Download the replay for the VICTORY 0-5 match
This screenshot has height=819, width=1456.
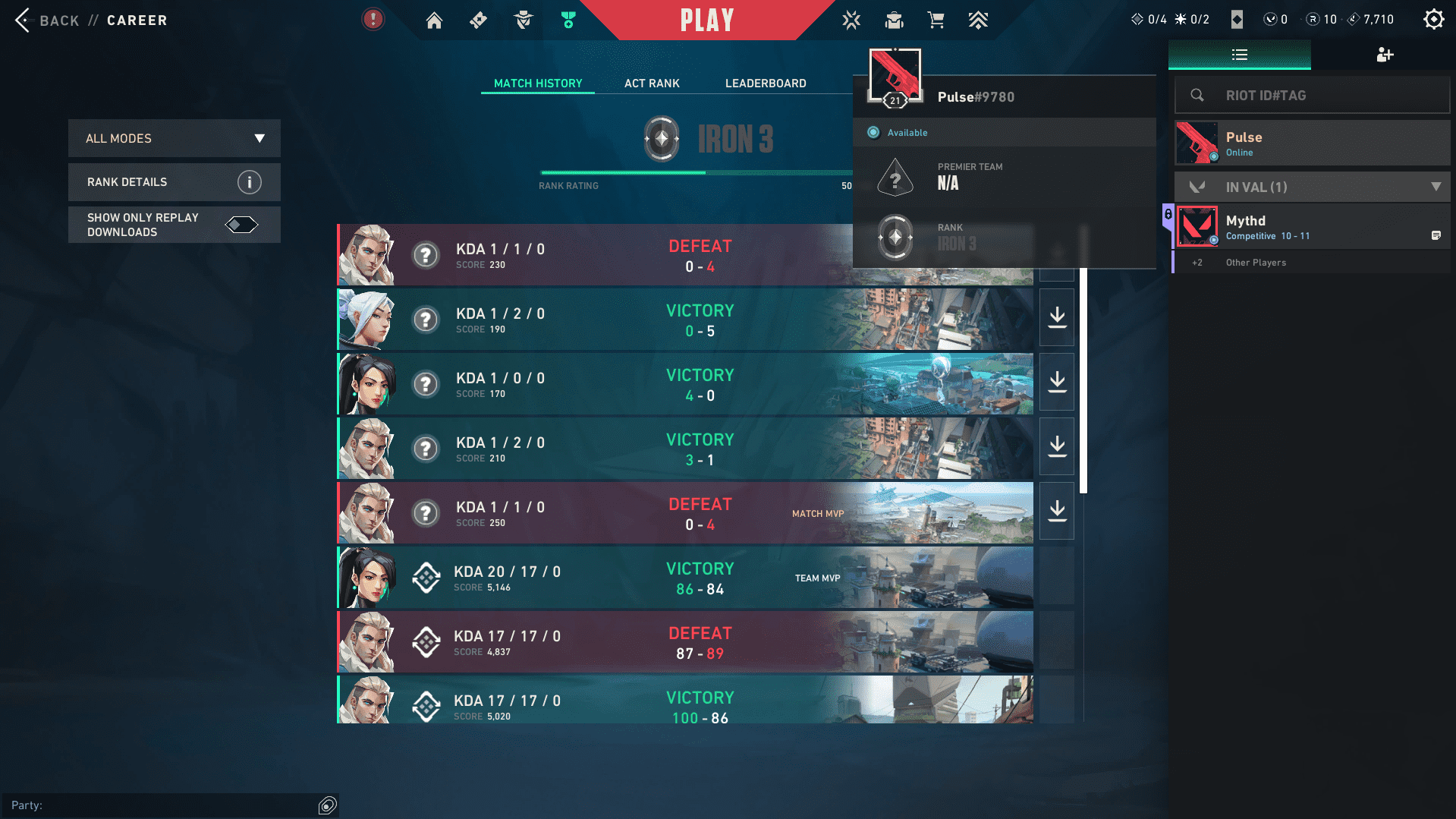(x=1056, y=317)
